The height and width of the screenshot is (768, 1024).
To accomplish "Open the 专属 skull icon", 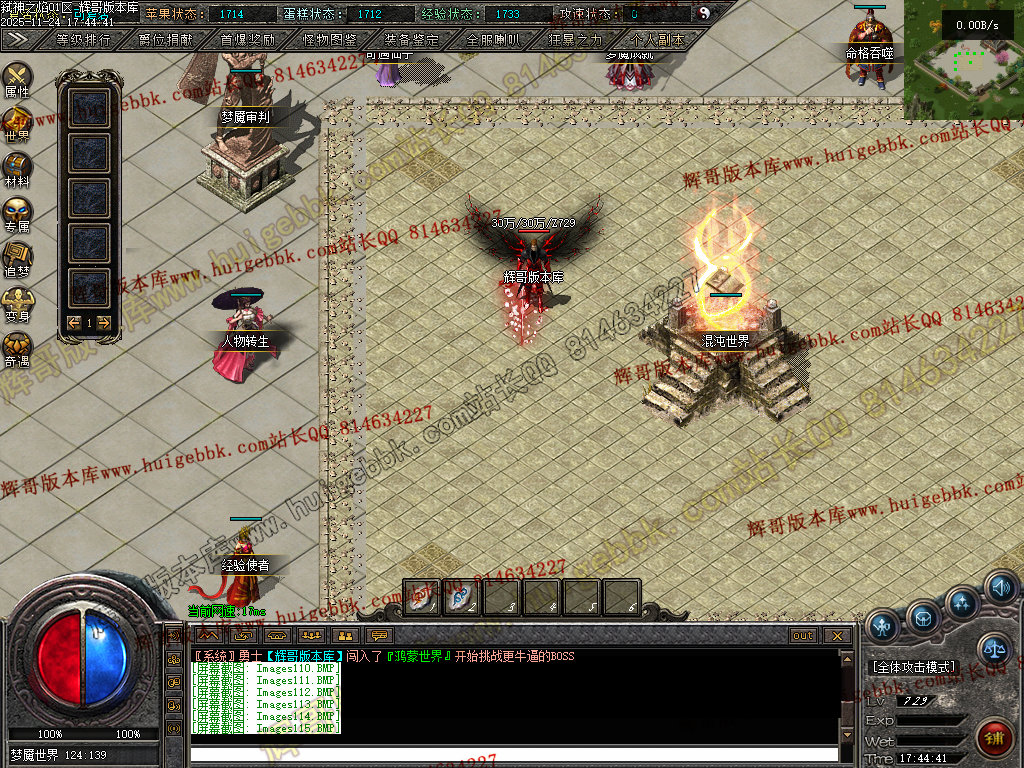I will [x=17, y=213].
